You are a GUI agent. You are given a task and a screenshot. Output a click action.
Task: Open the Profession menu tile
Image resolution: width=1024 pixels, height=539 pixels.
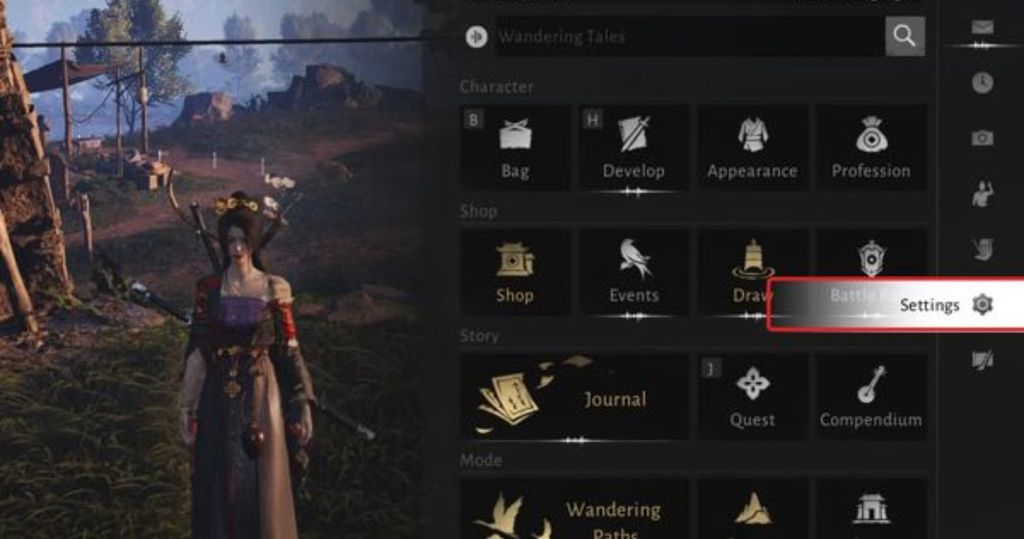point(871,147)
